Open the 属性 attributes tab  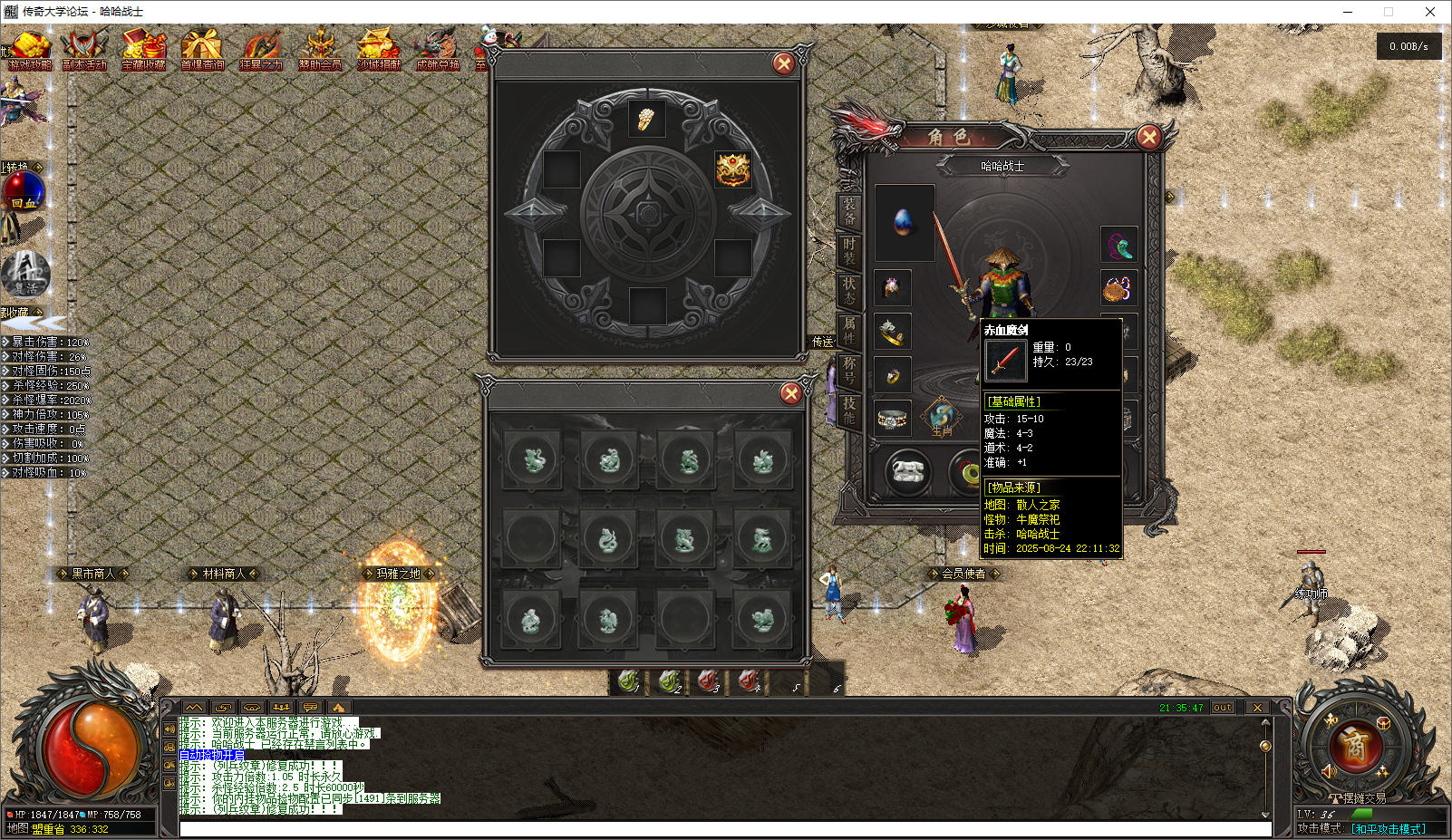coord(849,330)
